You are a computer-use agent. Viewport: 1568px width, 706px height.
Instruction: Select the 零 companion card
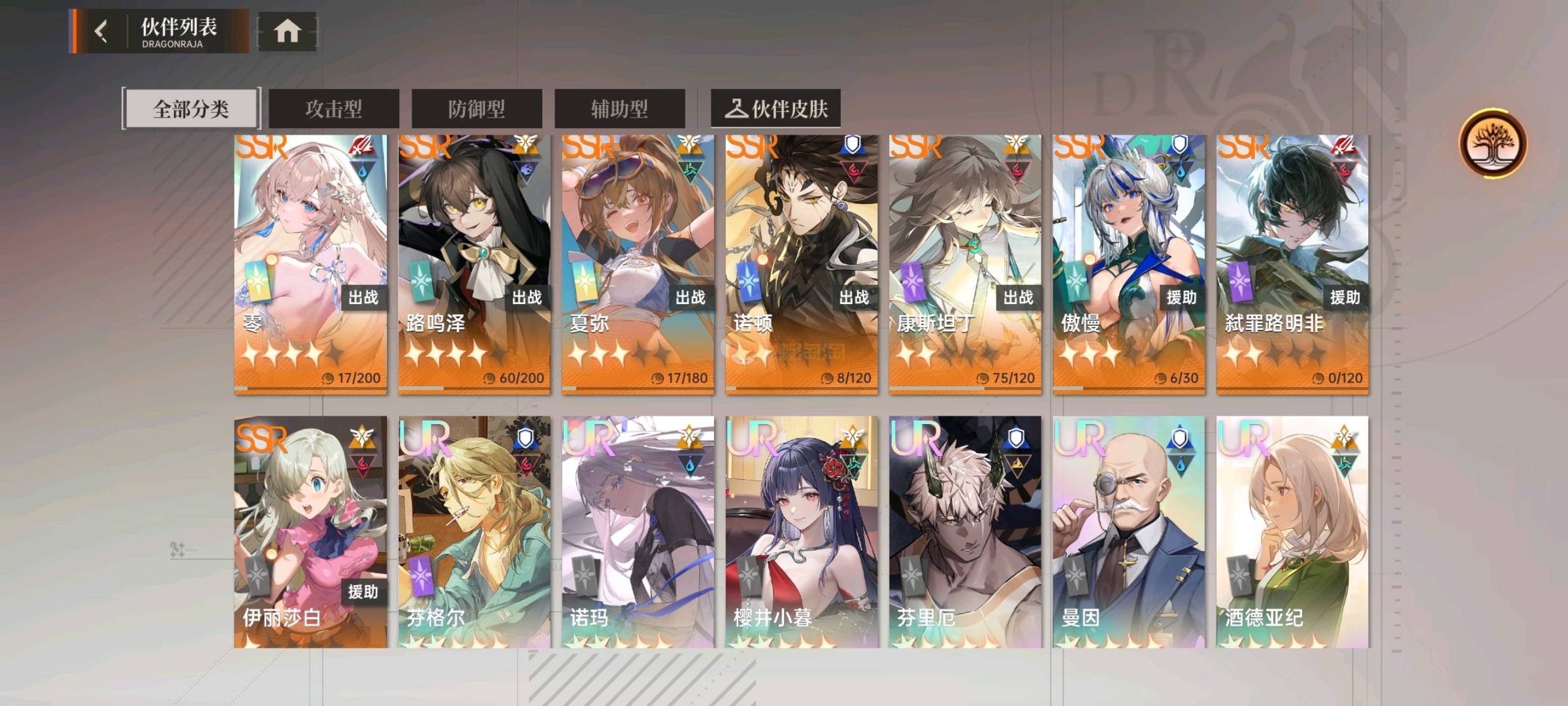310,264
